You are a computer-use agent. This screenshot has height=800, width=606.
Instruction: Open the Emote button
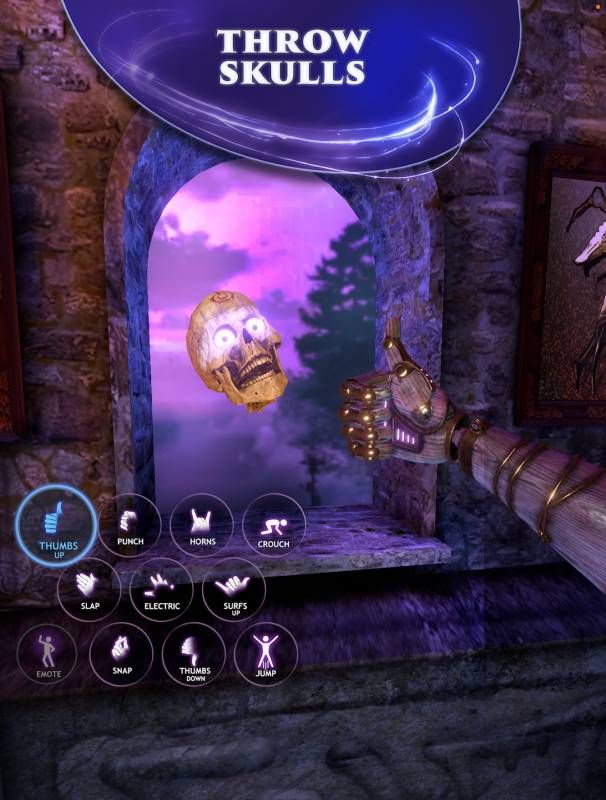(49, 654)
